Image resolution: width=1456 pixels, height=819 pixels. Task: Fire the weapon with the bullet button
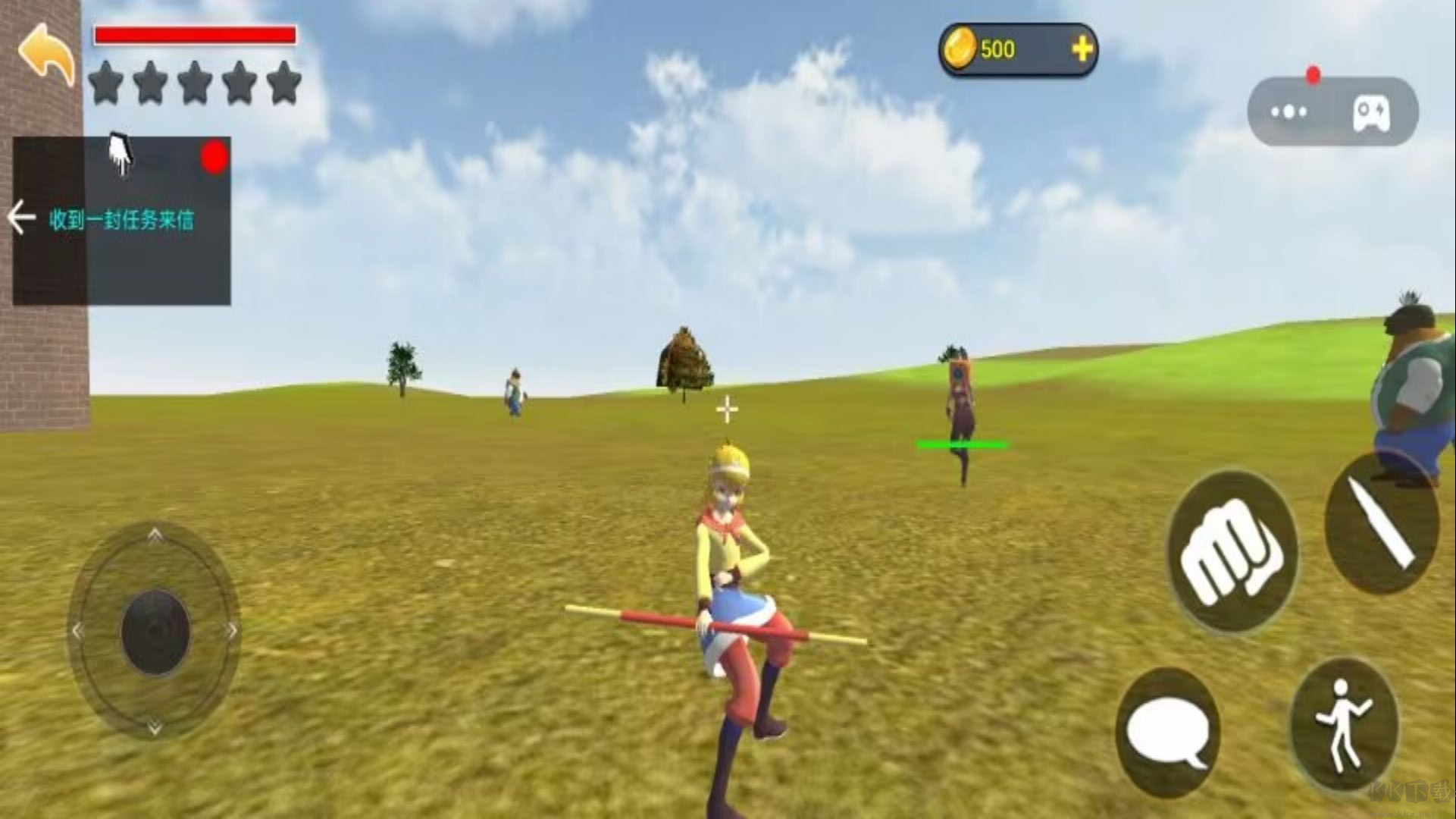coord(1381,525)
